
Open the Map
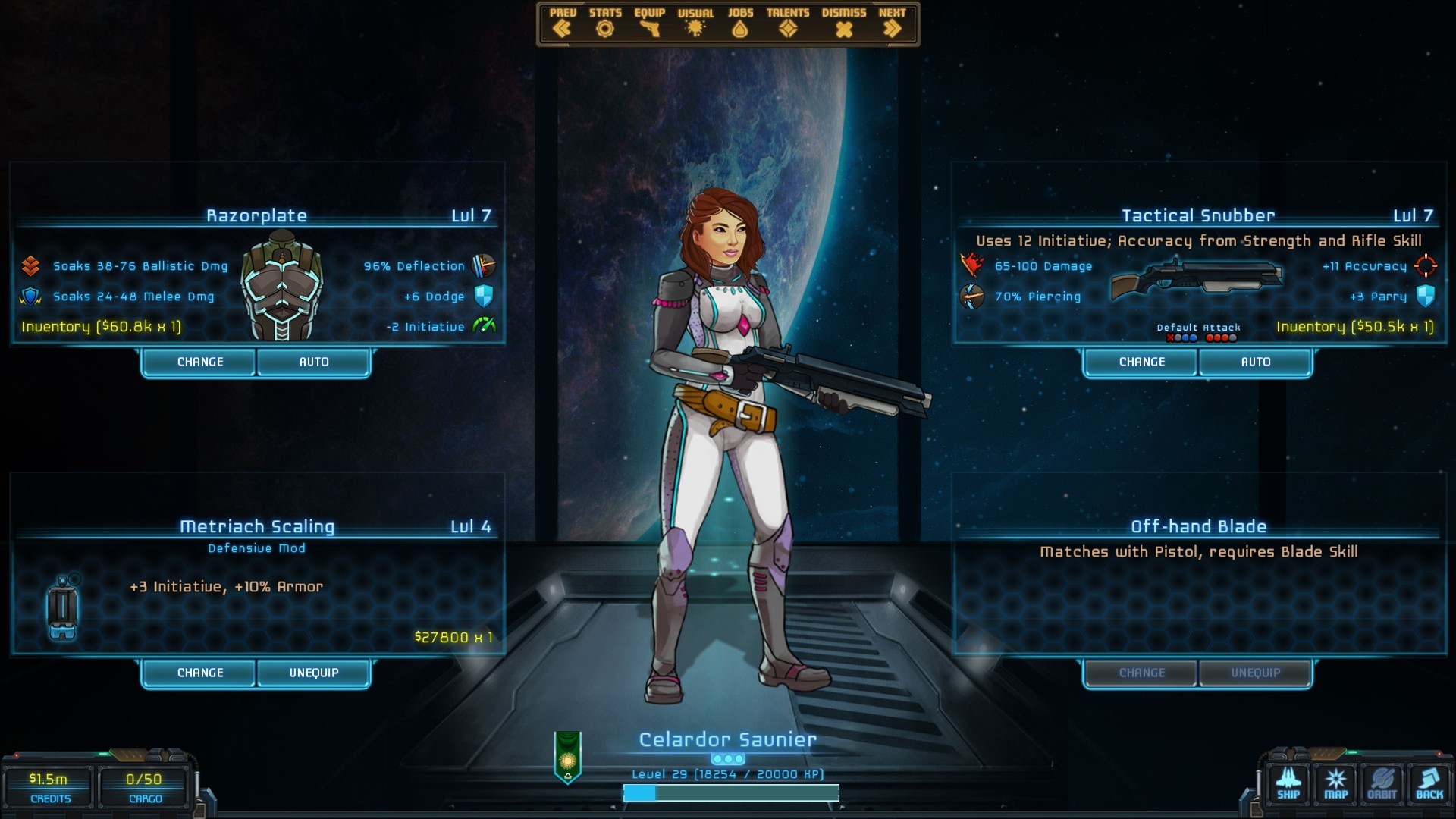click(x=1335, y=784)
